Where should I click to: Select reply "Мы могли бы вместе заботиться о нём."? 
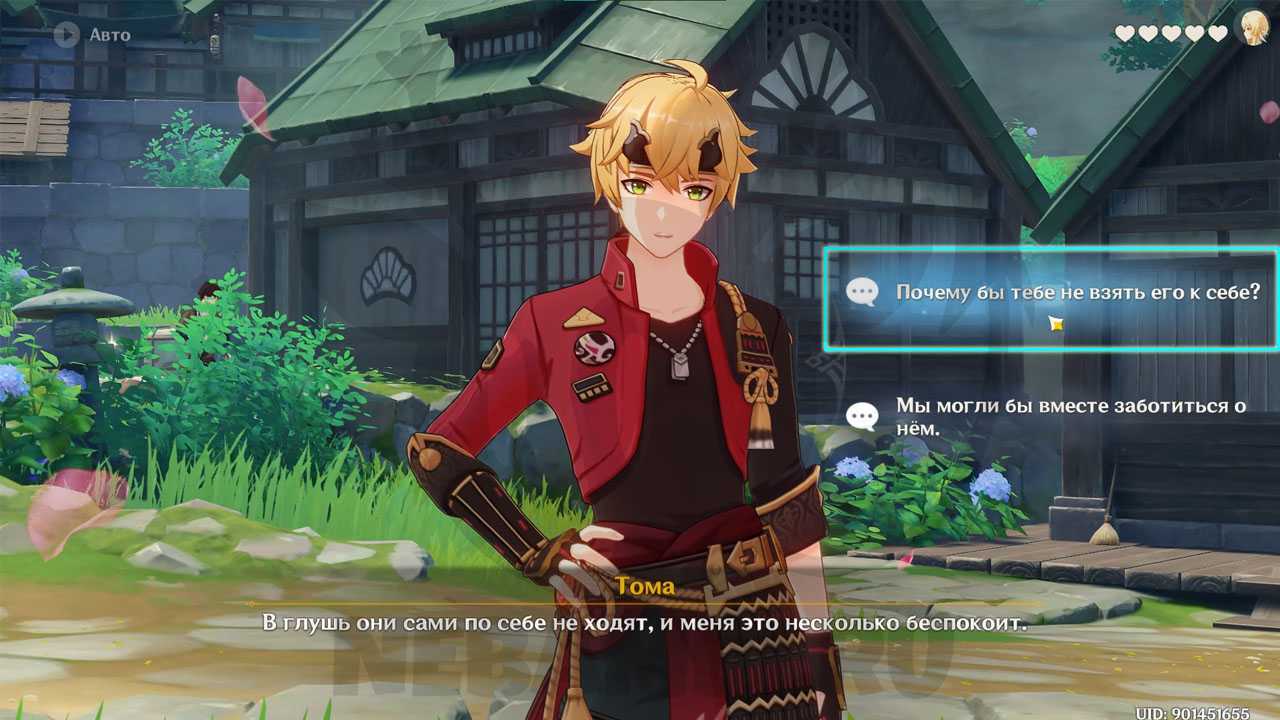click(1051, 416)
